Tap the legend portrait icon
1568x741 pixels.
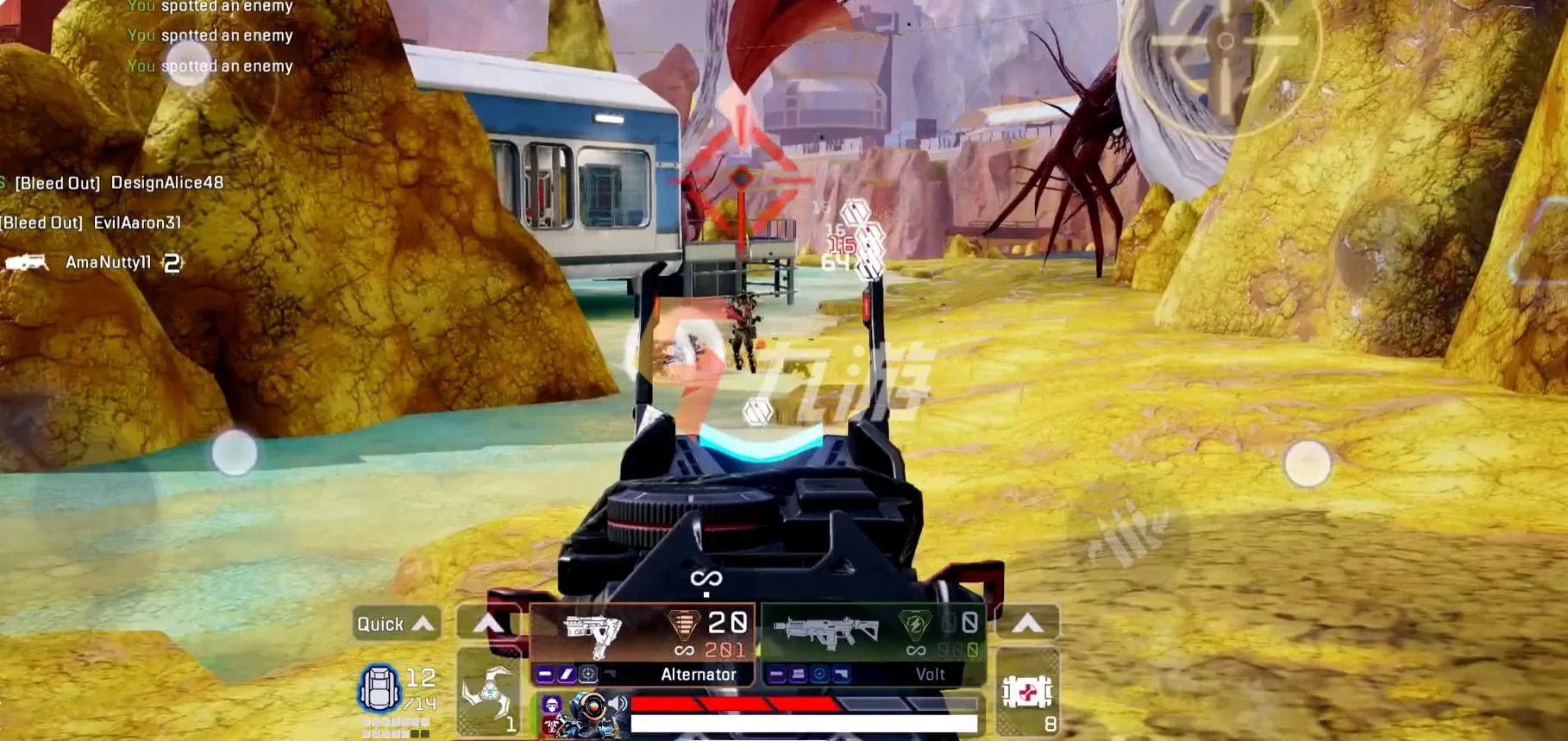tap(589, 715)
